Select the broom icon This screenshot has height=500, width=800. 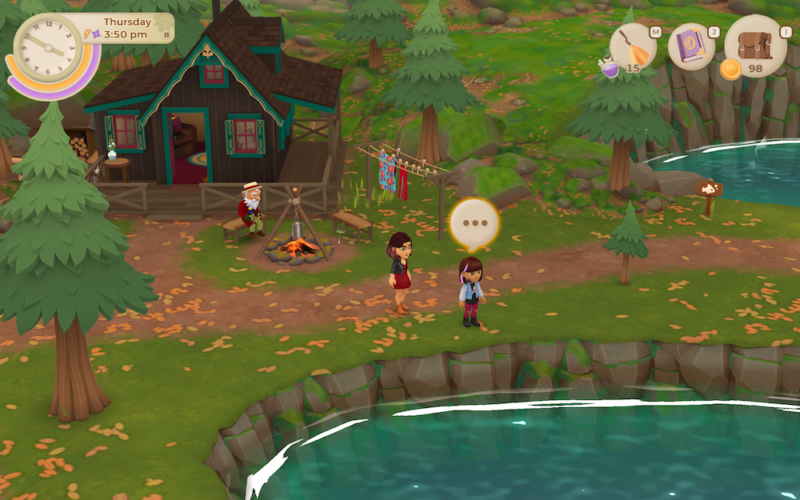coord(633,46)
